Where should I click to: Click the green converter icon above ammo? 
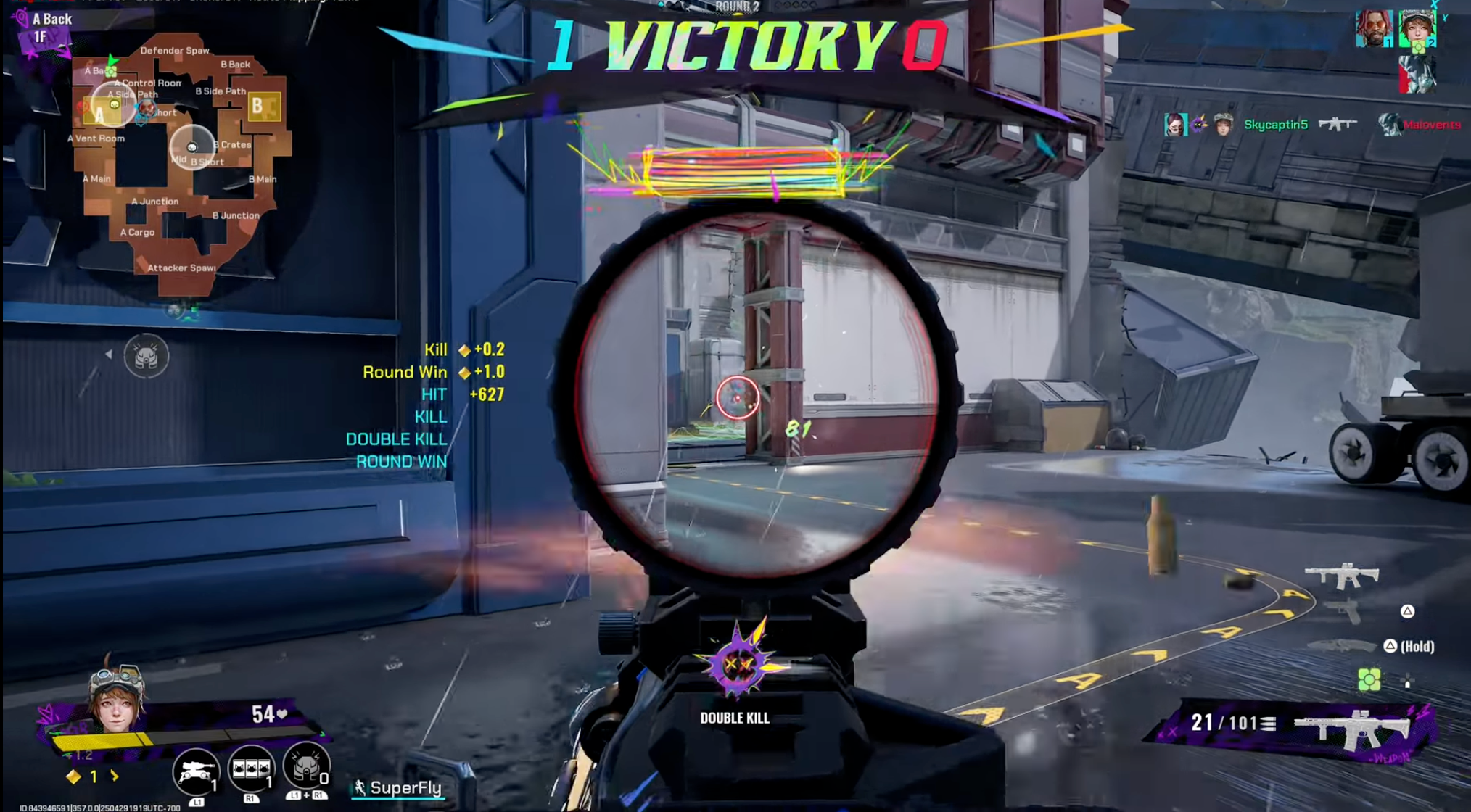coord(1369,680)
